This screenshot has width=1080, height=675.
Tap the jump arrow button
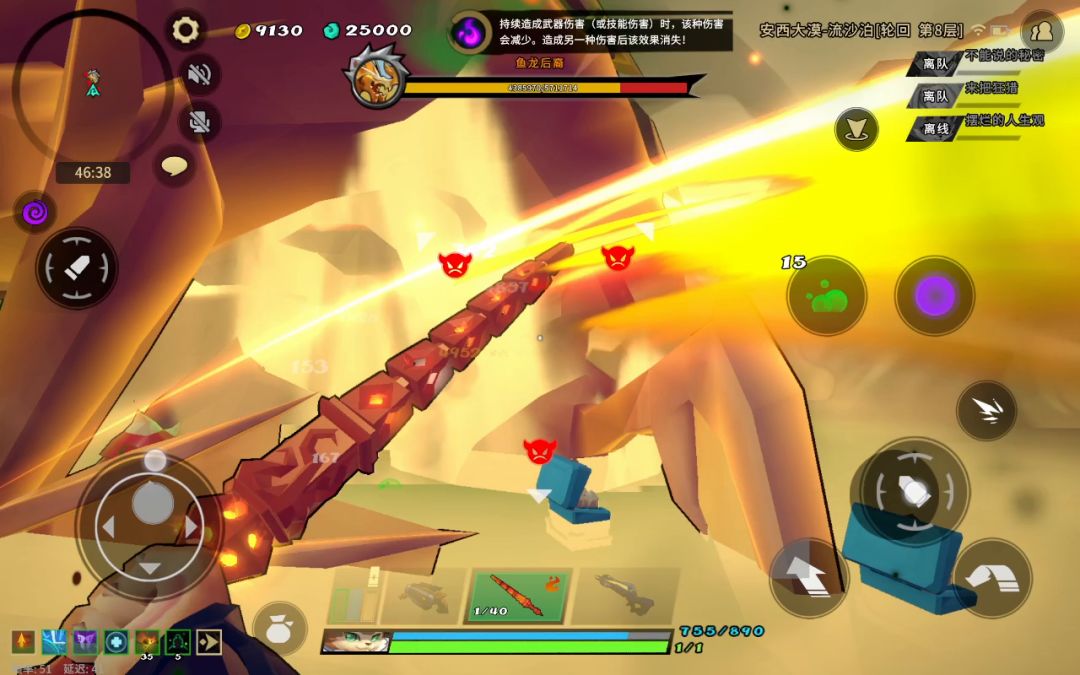click(x=808, y=578)
